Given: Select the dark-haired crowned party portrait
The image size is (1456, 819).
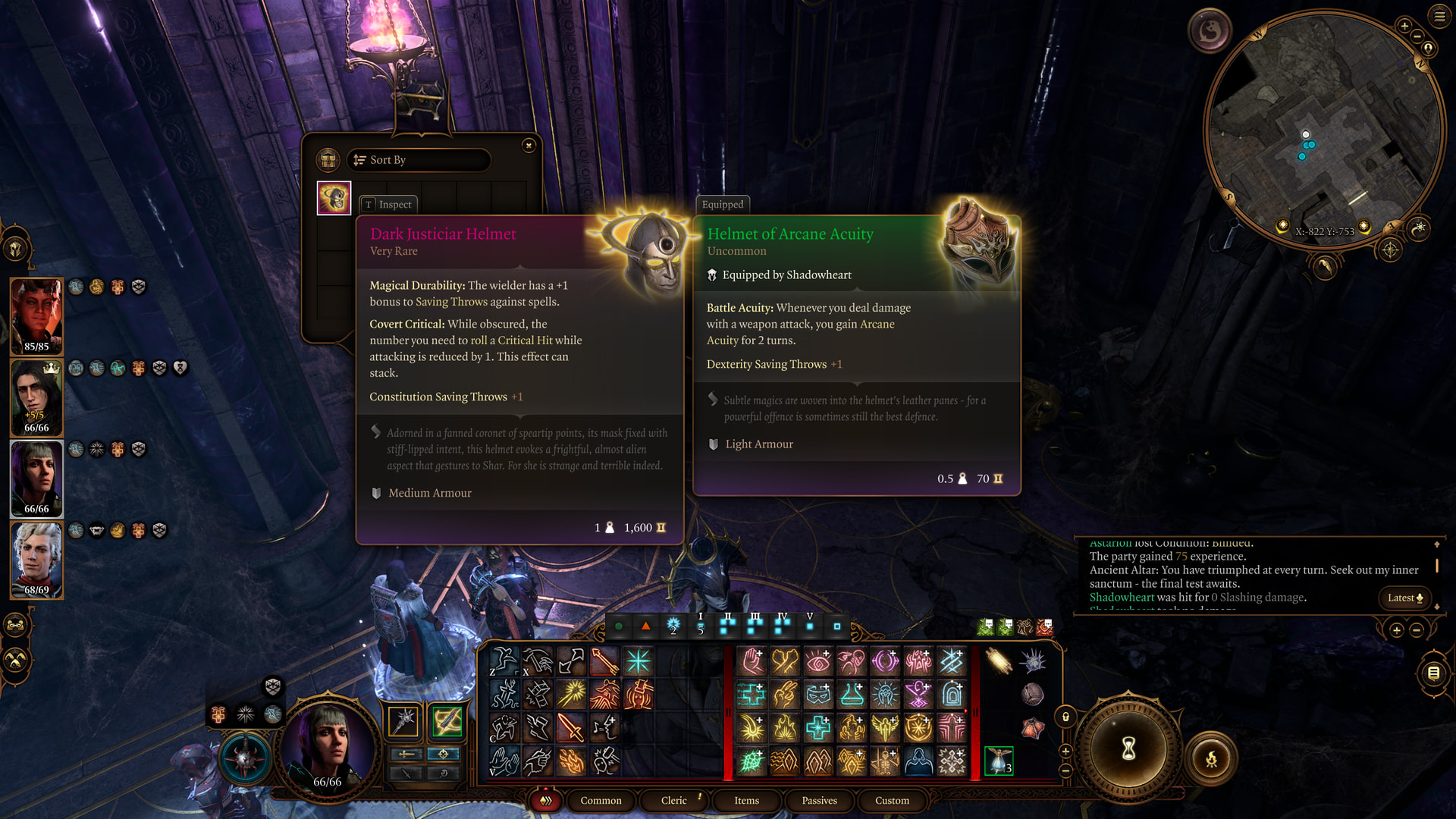Looking at the screenshot, I should [36, 397].
